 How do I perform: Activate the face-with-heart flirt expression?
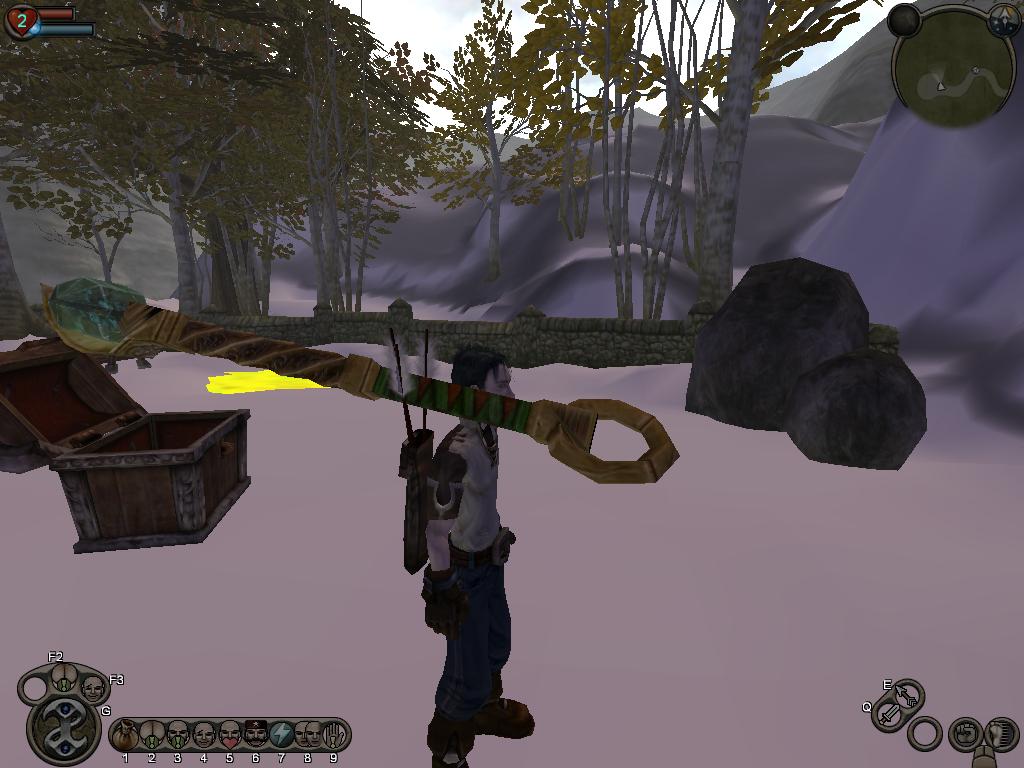tap(229, 736)
